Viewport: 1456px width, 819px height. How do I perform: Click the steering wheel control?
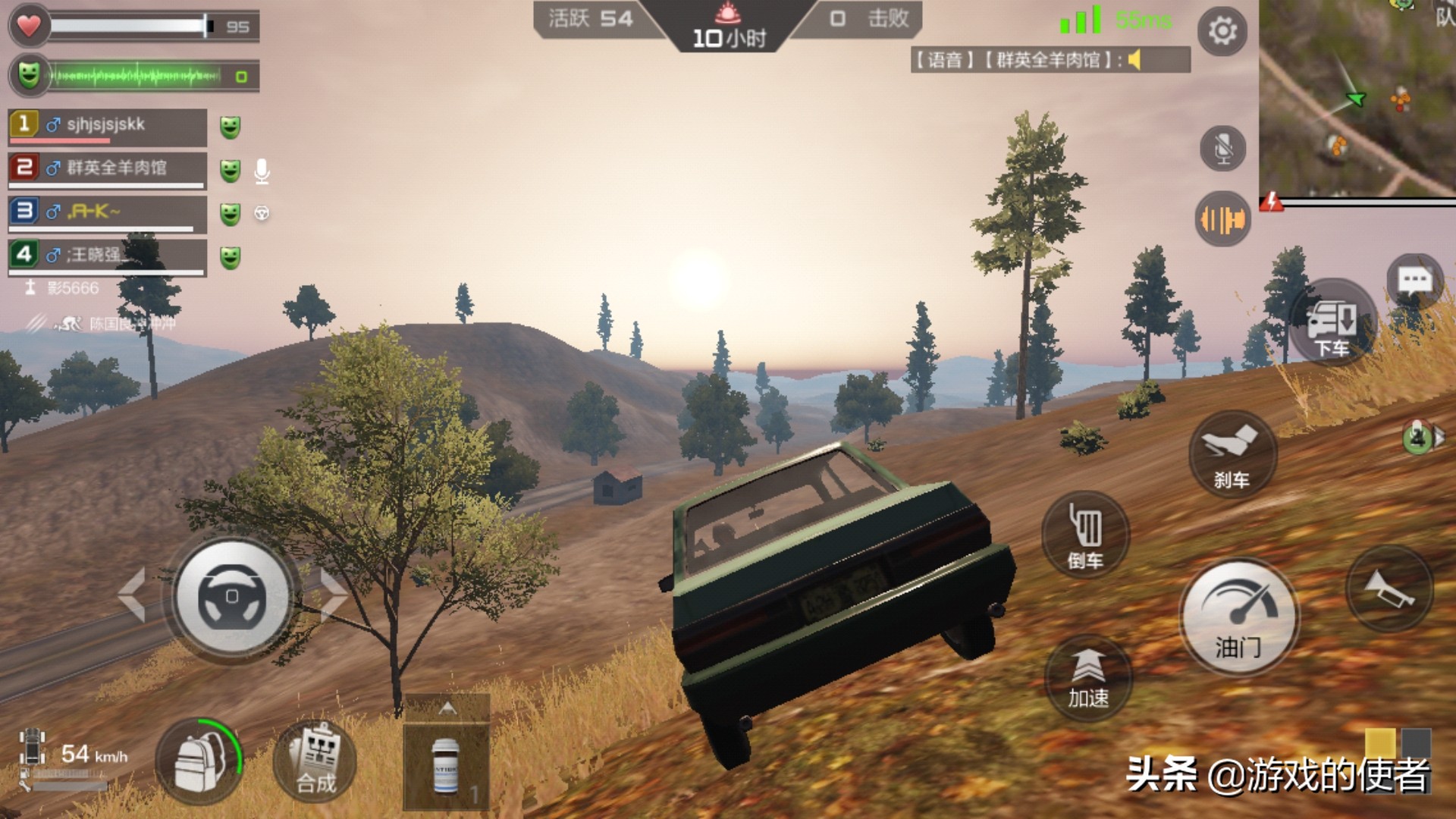[x=232, y=597]
